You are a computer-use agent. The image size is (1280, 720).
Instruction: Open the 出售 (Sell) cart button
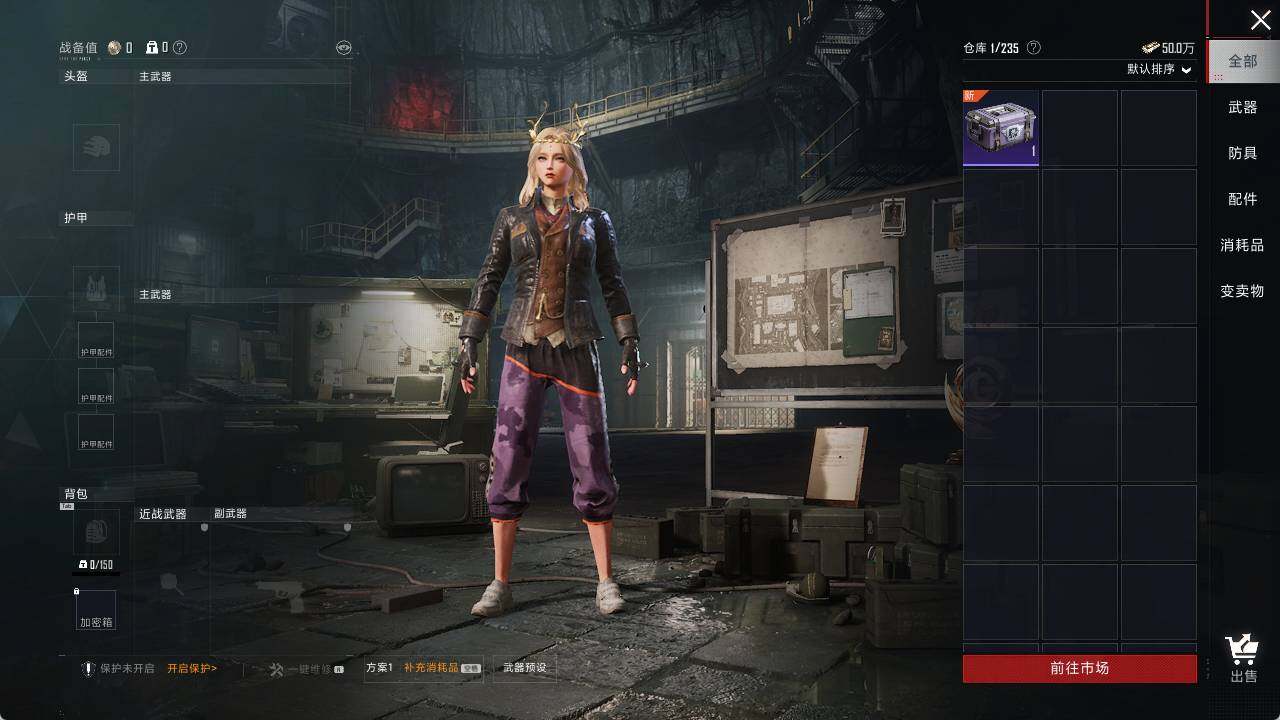[x=1243, y=659]
